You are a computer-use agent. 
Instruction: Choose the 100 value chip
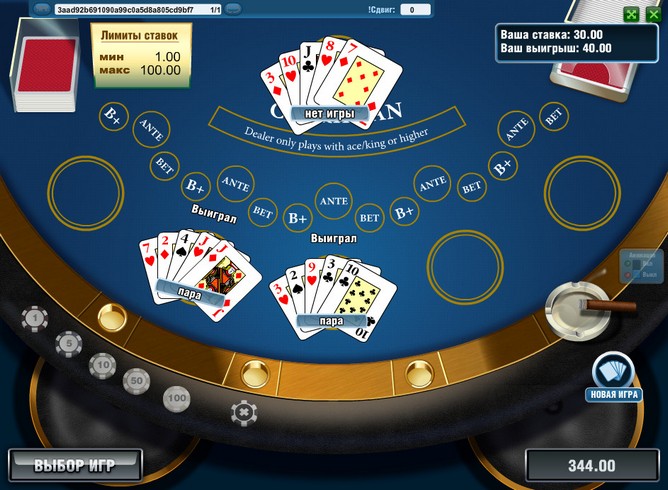tap(177, 398)
